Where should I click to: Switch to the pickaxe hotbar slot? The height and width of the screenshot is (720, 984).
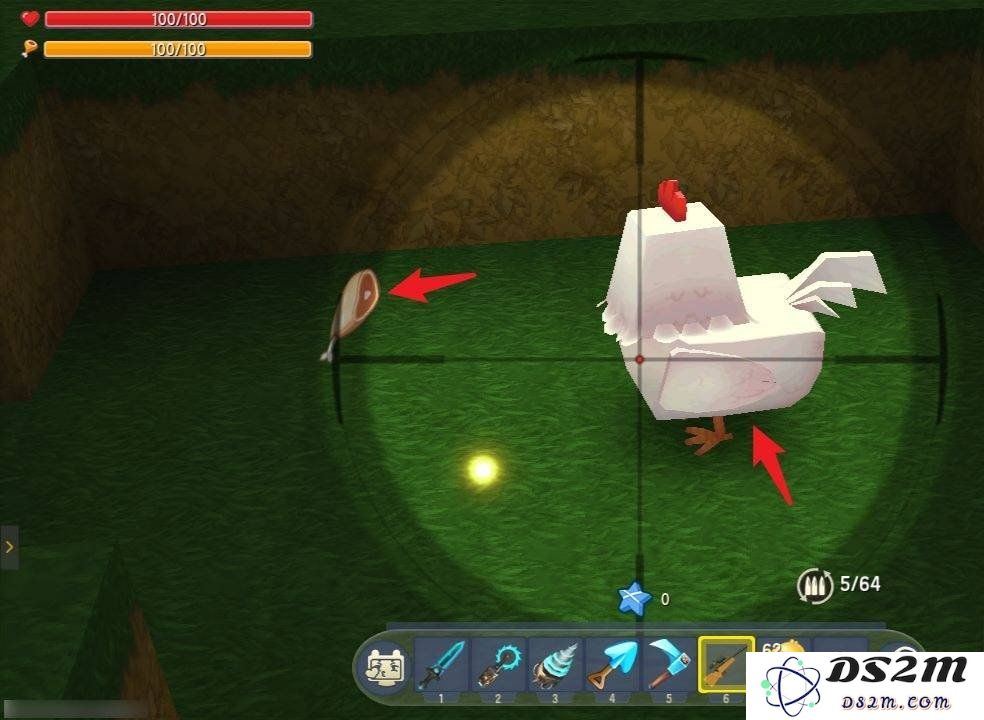(x=668, y=663)
